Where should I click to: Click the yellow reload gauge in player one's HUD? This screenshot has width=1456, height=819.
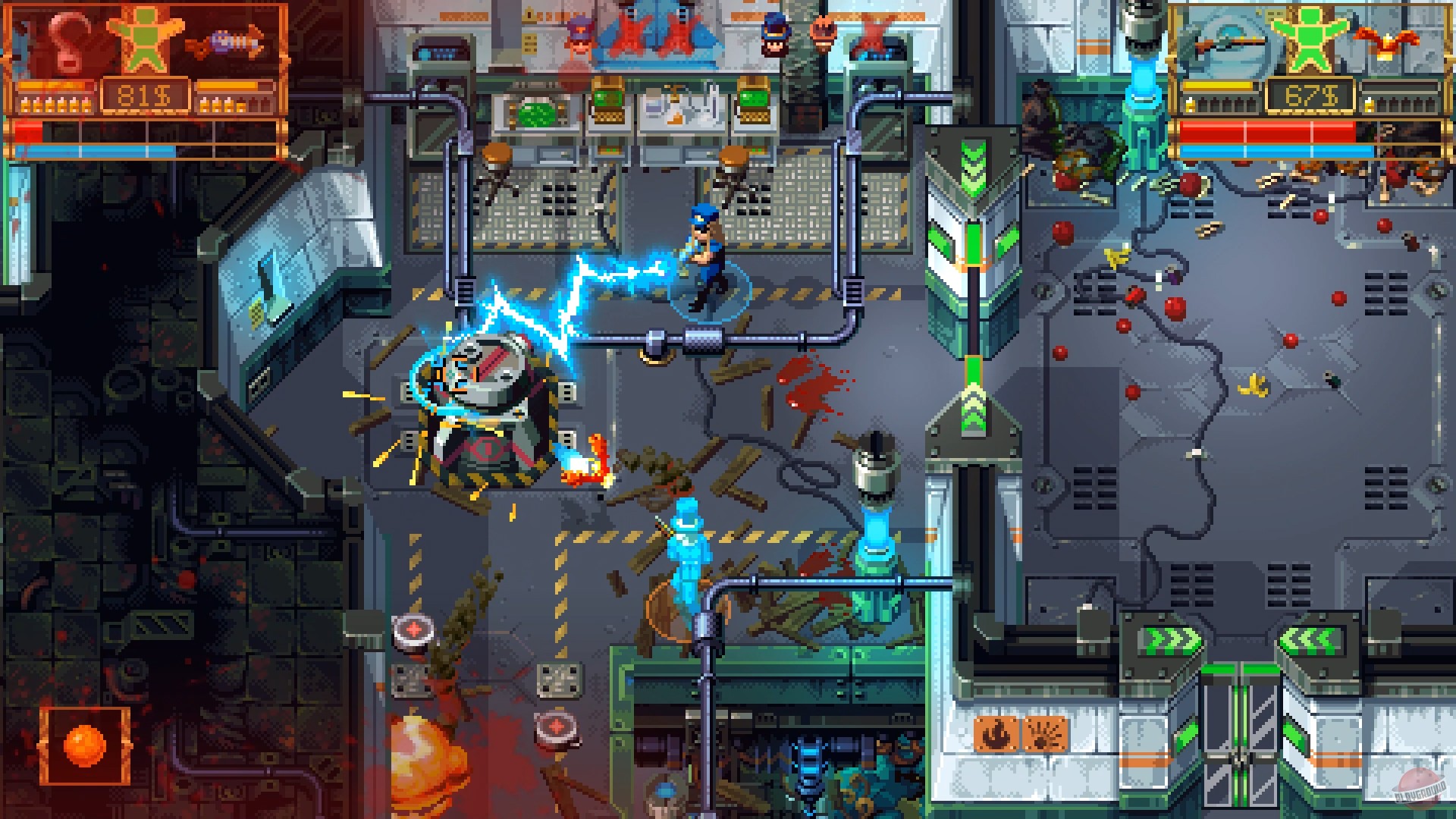pos(47,85)
